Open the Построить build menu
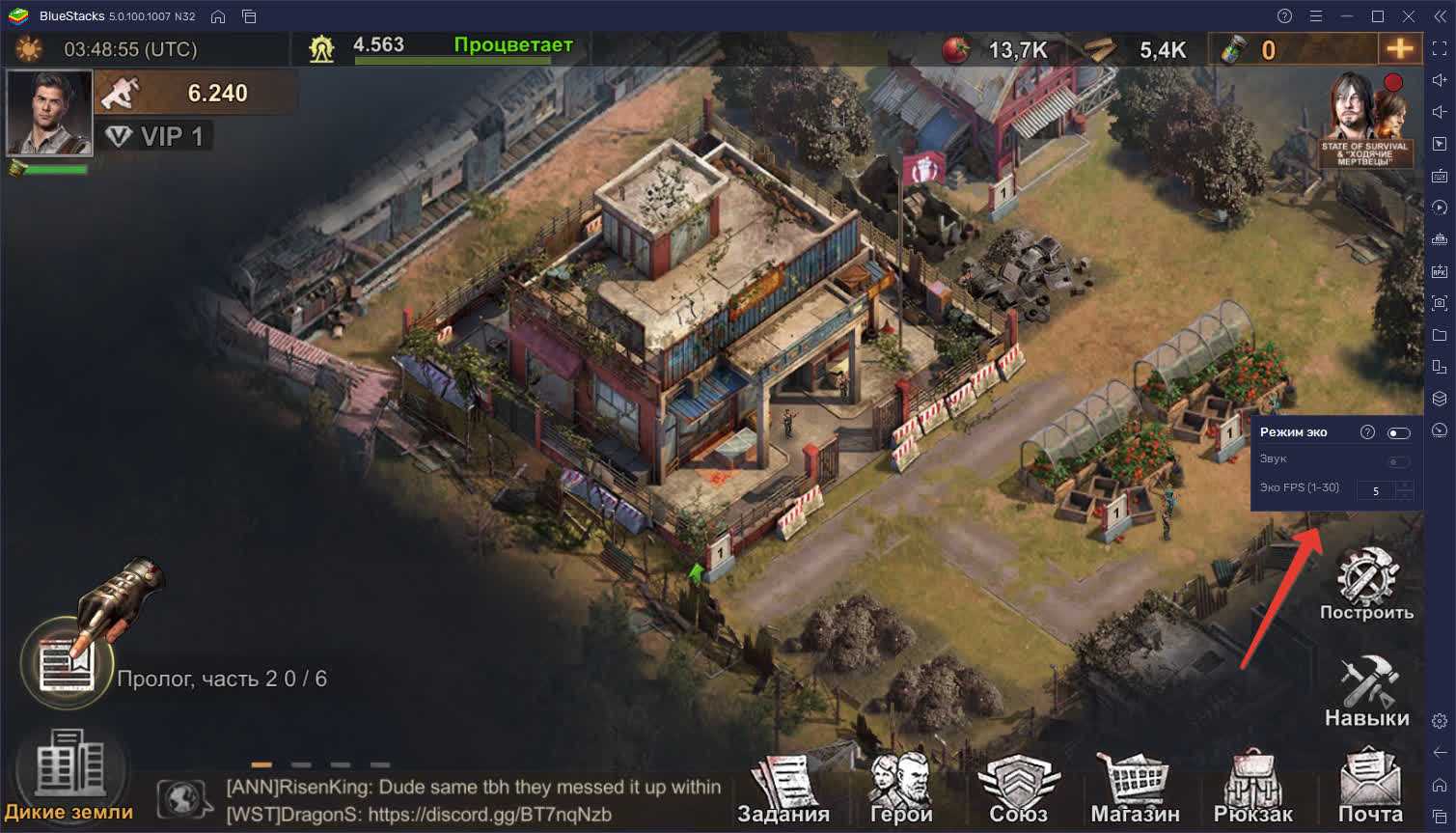Image resolution: width=1456 pixels, height=833 pixels. 1366,584
